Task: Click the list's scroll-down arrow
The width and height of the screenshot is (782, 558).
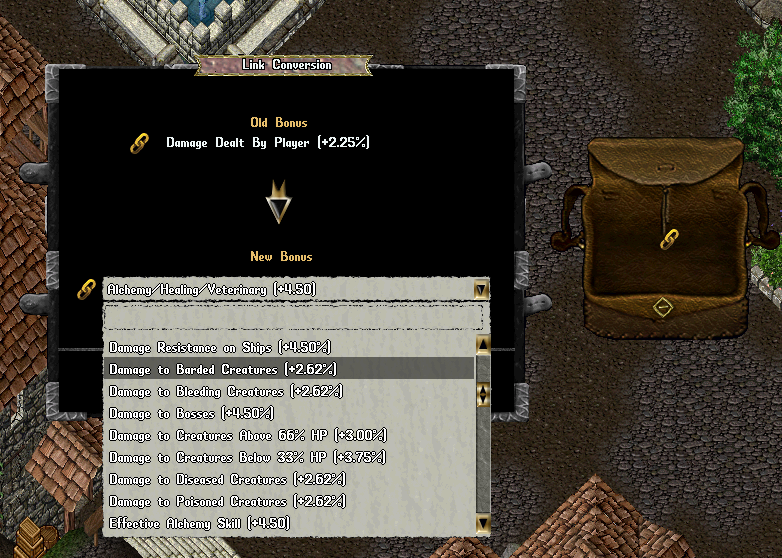Action: pos(483,523)
